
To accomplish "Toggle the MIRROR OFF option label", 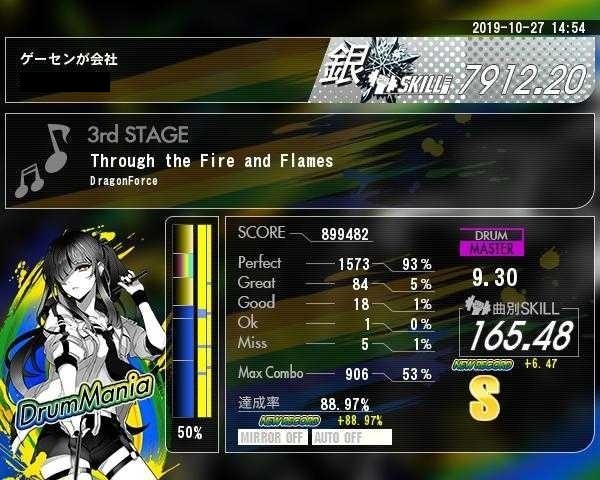I will pyautogui.click(x=273, y=437).
